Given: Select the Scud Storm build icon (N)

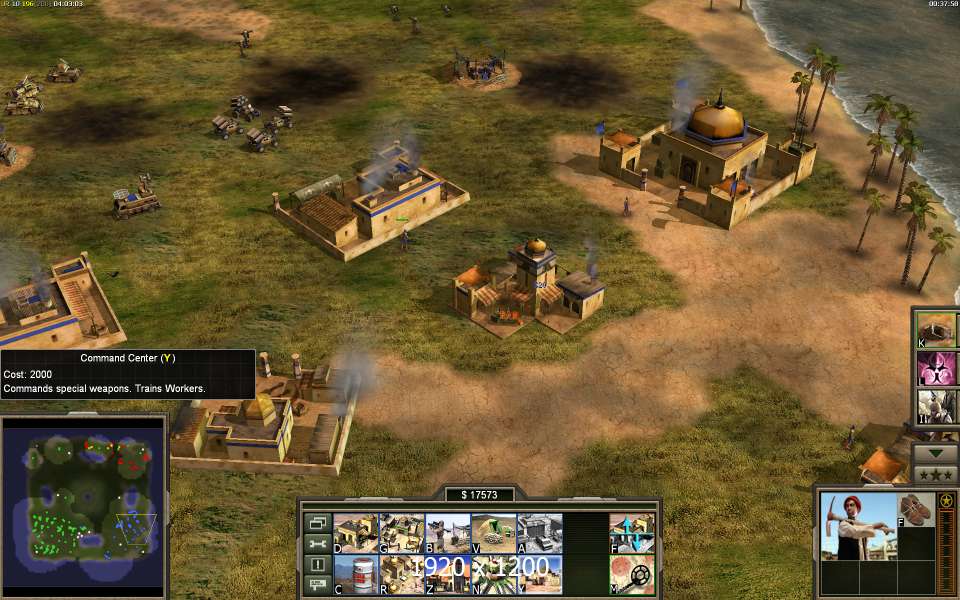Looking at the screenshot, I should tap(494, 574).
